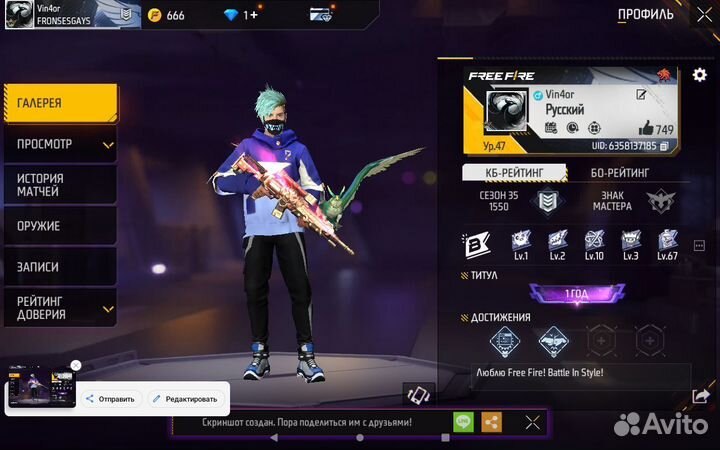Viewport: 720px width, 450px height.
Task: Switch to the КБ-Рейтинг tab
Action: (514, 173)
